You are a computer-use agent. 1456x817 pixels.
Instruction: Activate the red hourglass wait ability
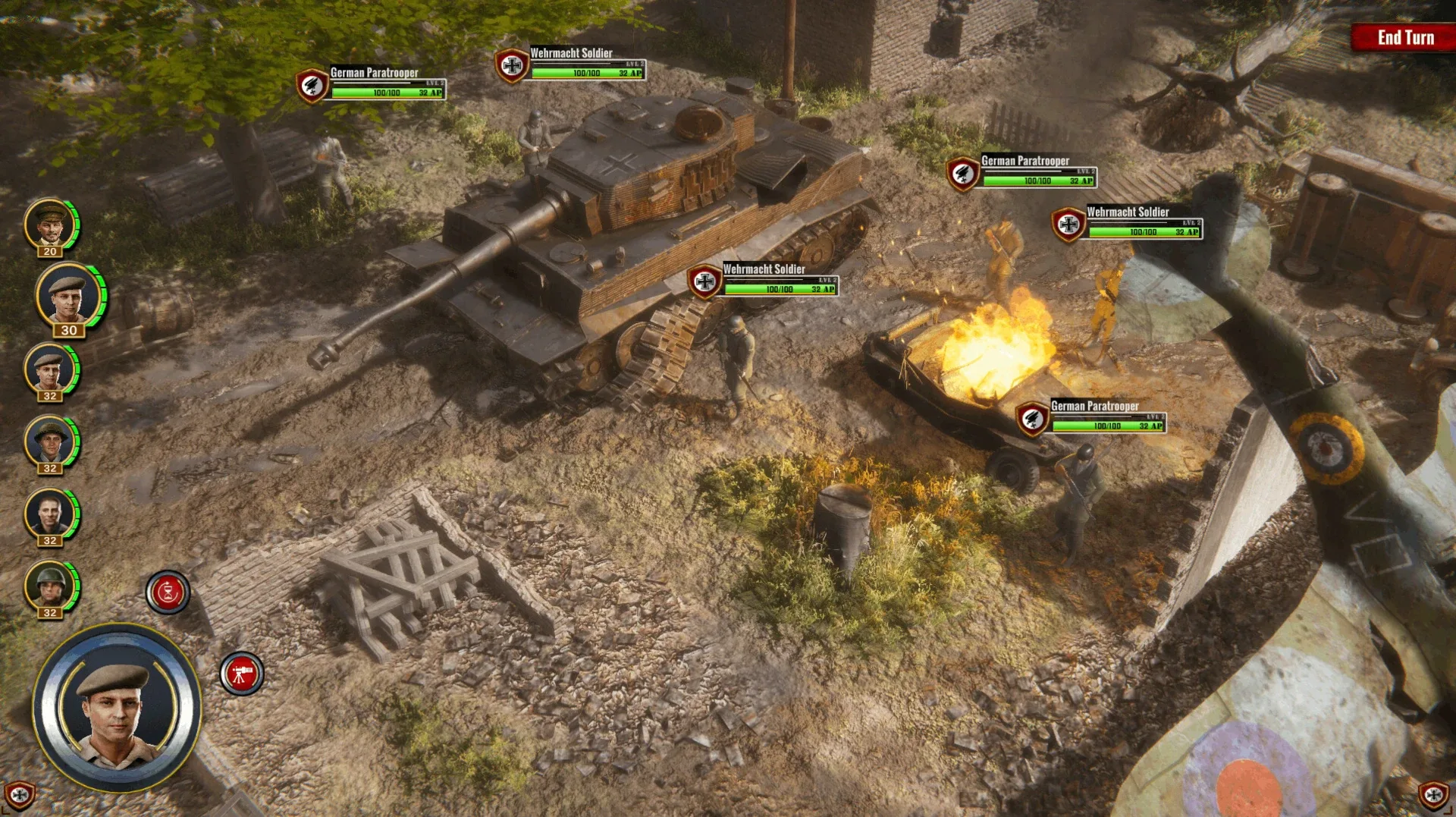[x=168, y=592]
